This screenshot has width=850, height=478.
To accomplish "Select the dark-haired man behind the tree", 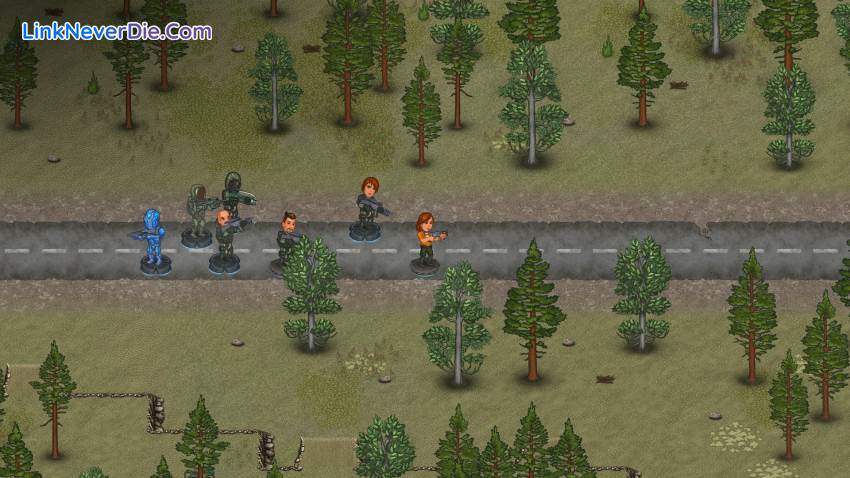I will tap(287, 236).
